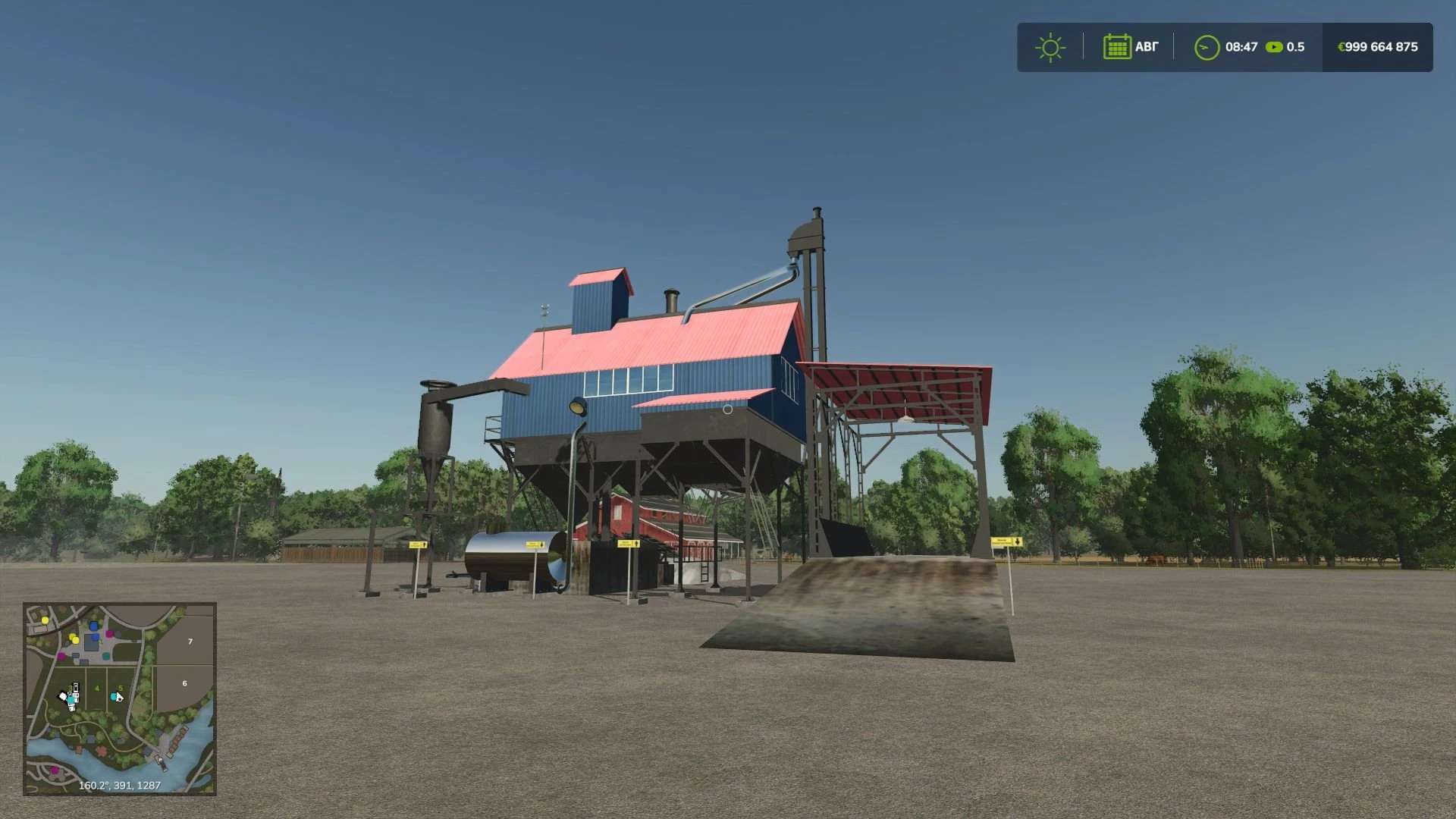Click field number 6 on the minimap

pos(184,684)
